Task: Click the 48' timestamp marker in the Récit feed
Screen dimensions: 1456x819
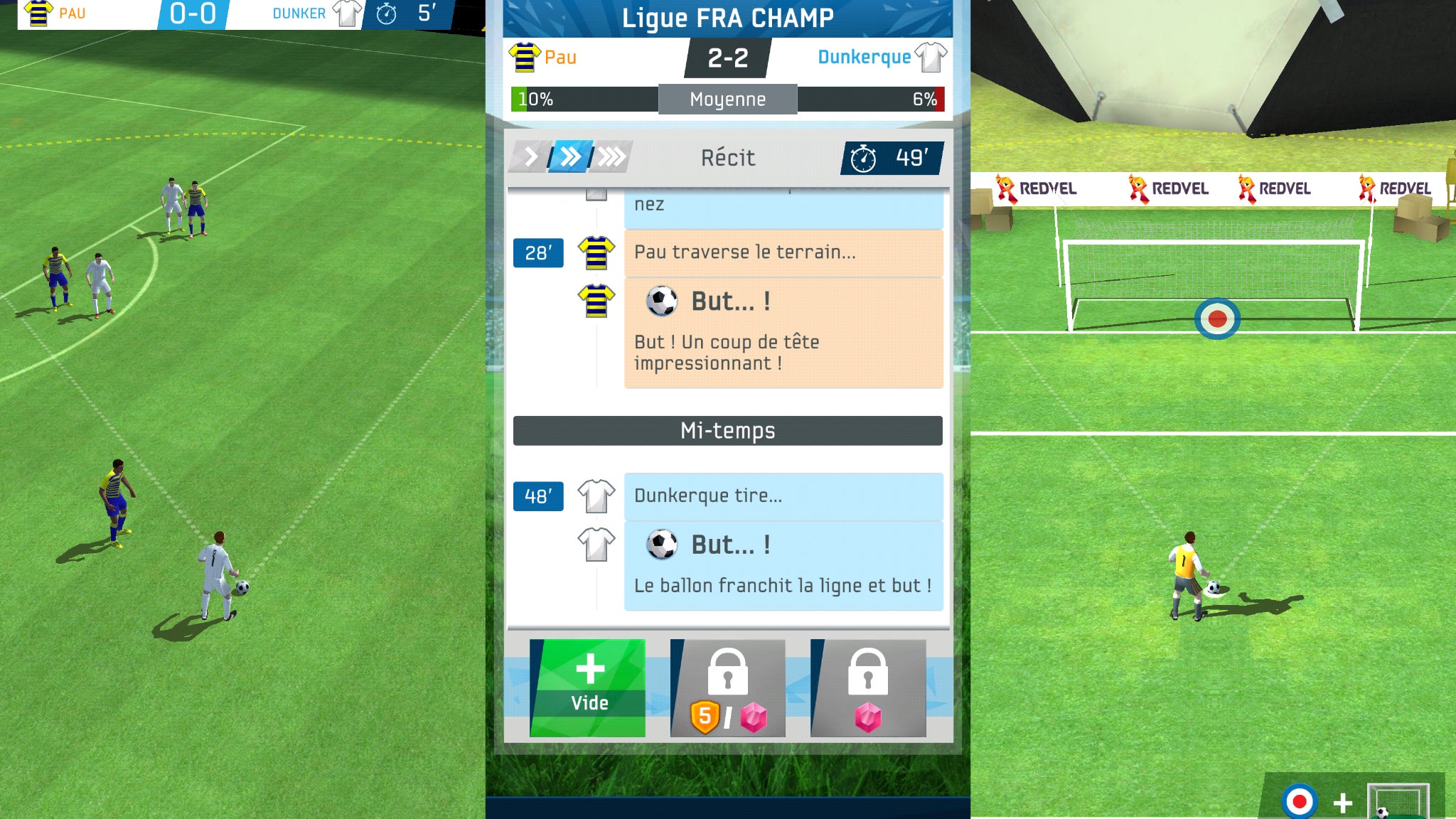Action: [538, 497]
